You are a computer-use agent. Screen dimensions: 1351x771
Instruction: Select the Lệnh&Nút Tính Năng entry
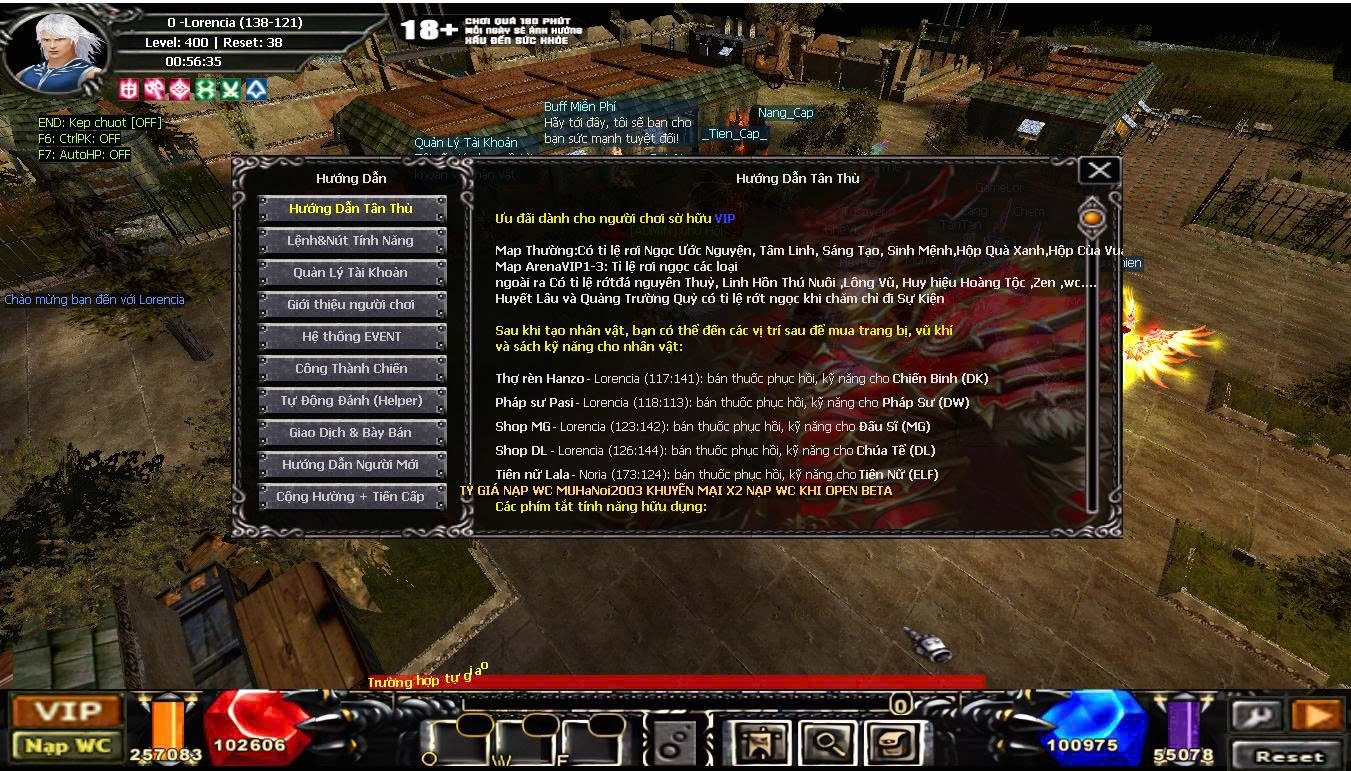click(x=351, y=241)
